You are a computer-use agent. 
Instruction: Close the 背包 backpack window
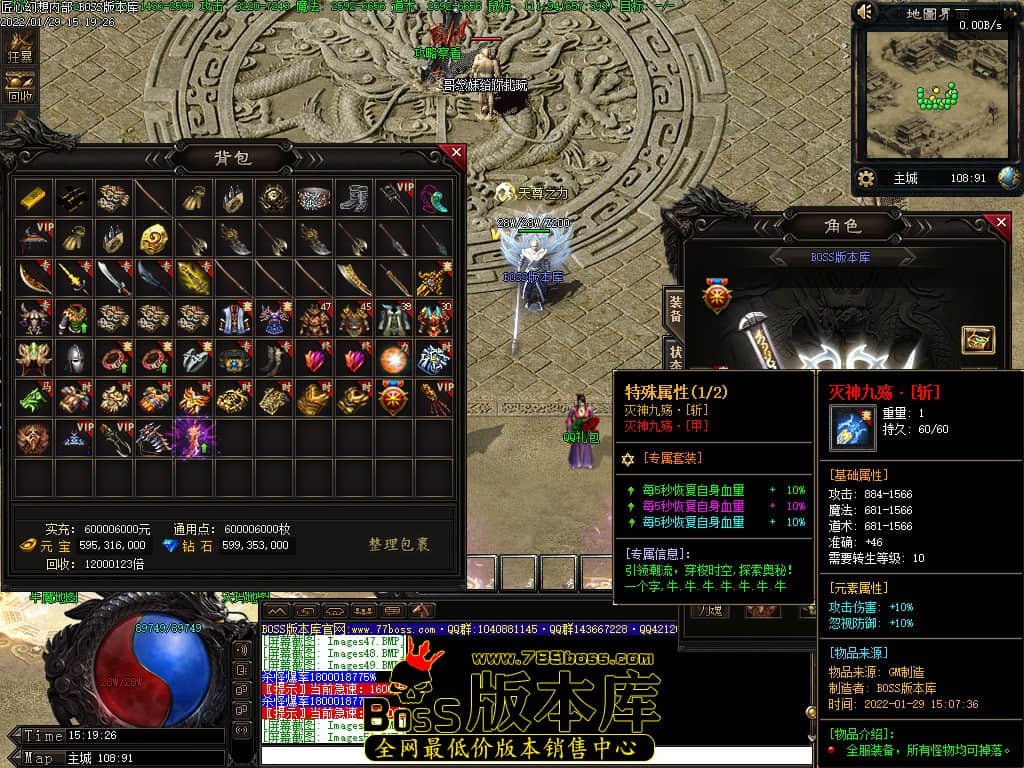[457, 153]
